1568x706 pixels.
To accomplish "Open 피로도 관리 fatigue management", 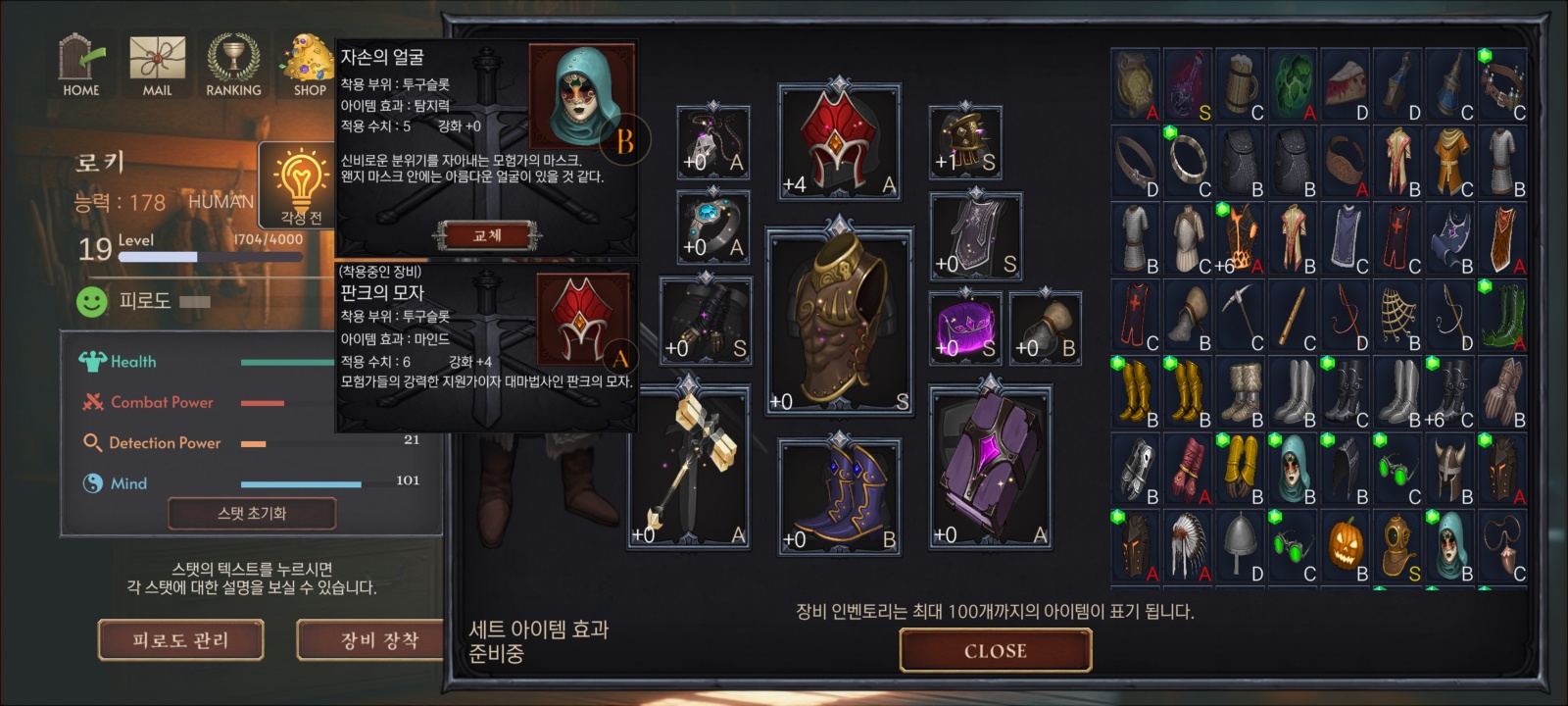I will pyautogui.click(x=180, y=640).
